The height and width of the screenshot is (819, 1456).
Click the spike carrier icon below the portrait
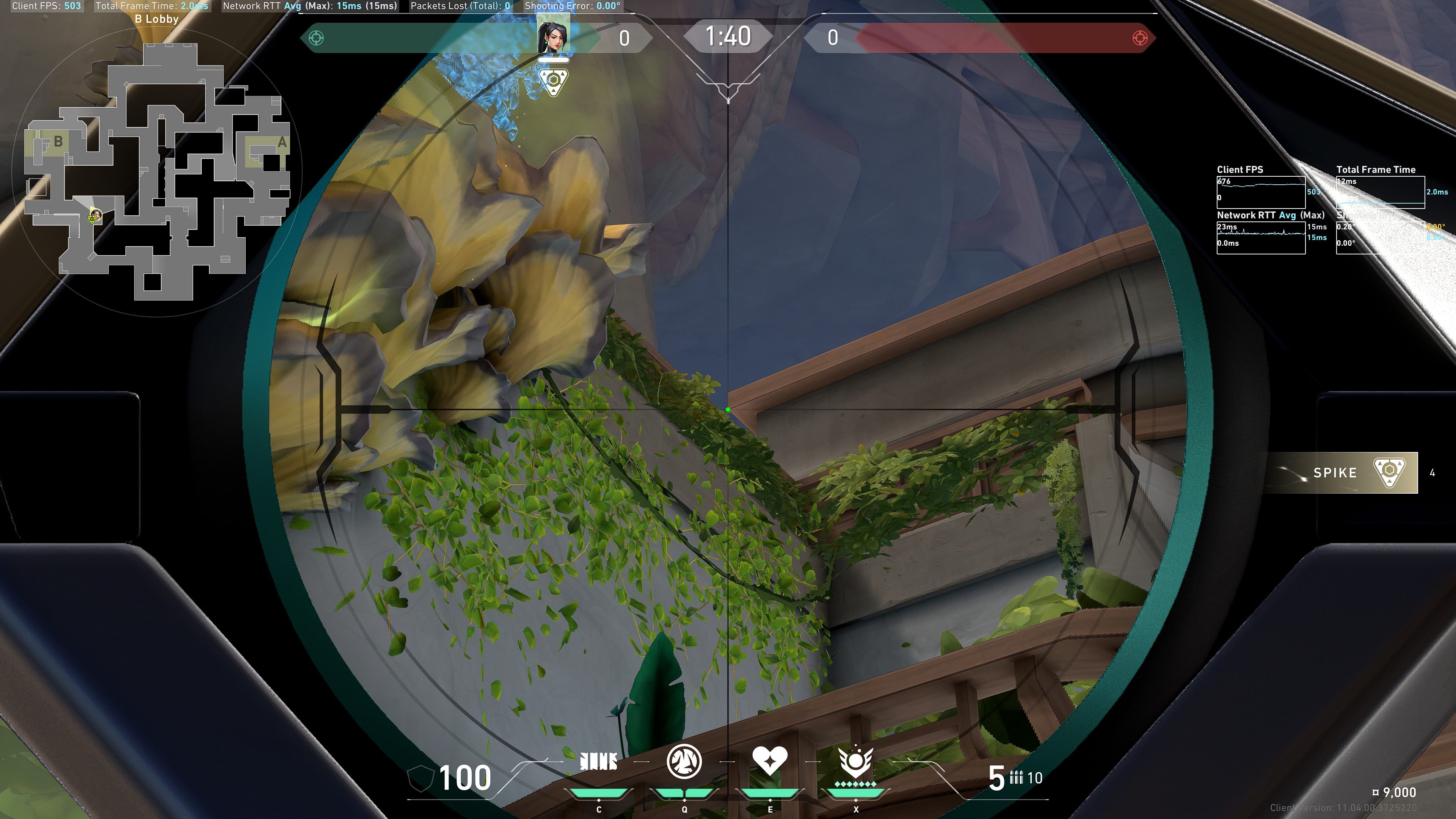pyautogui.click(x=553, y=81)
